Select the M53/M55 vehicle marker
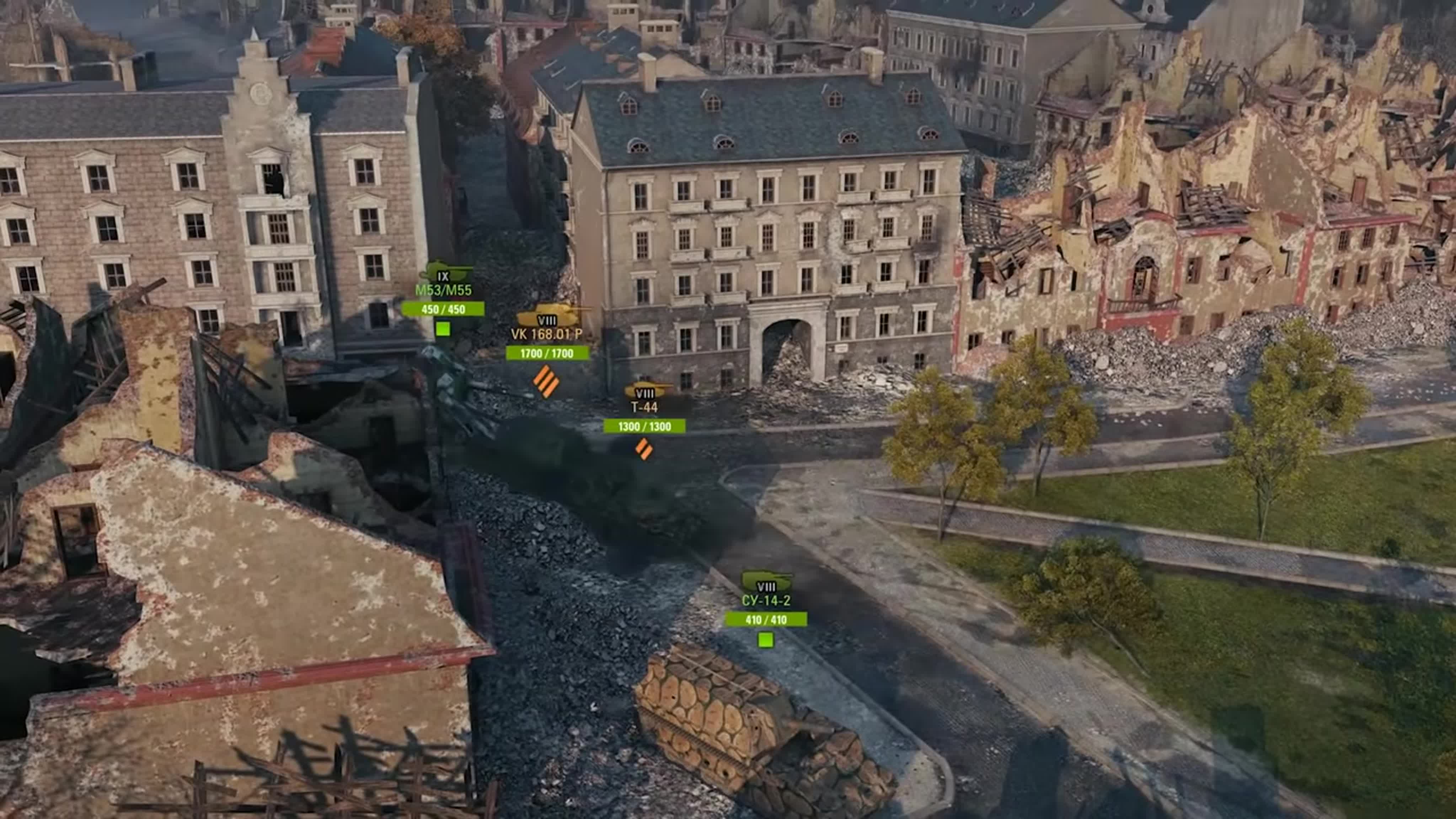 click(x=443, y=290)
